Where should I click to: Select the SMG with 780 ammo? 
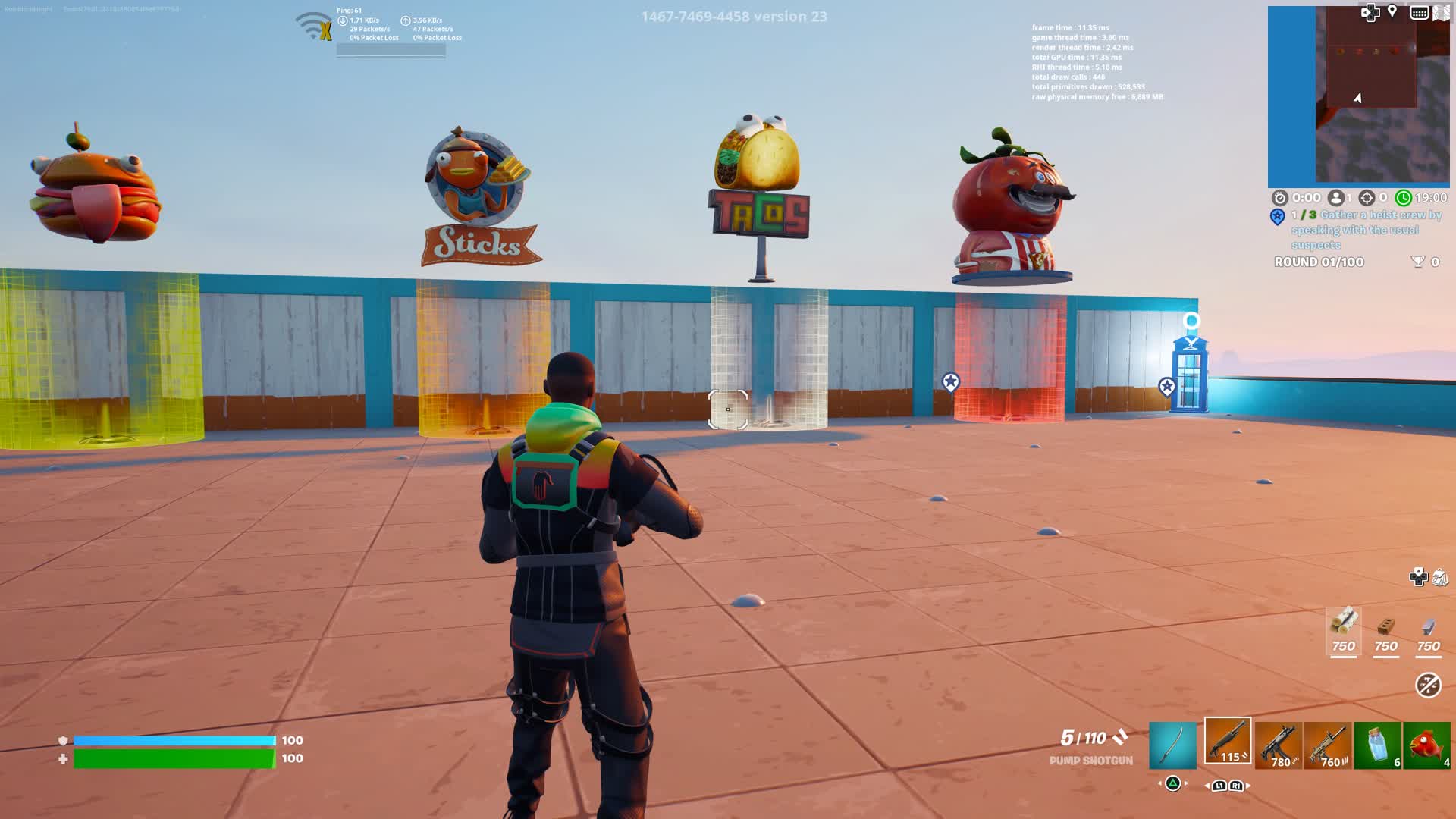pyautogui.click(x=1277, y=743)
